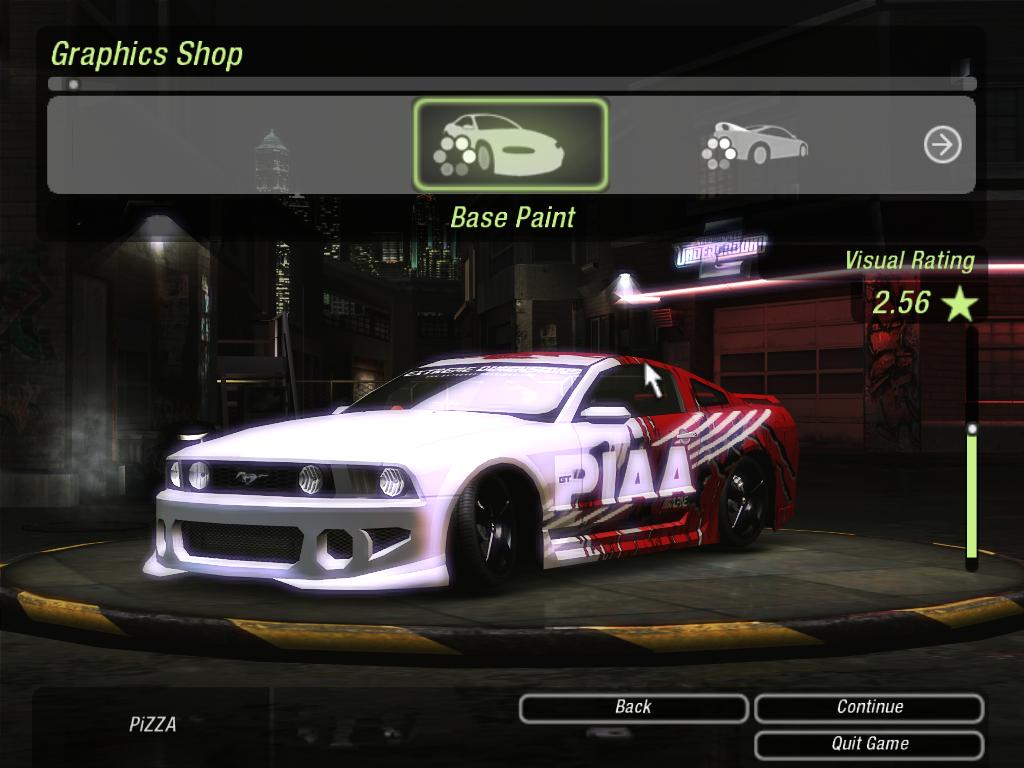
Task: Click the right arrow to scroll categories
Action: 942,145
